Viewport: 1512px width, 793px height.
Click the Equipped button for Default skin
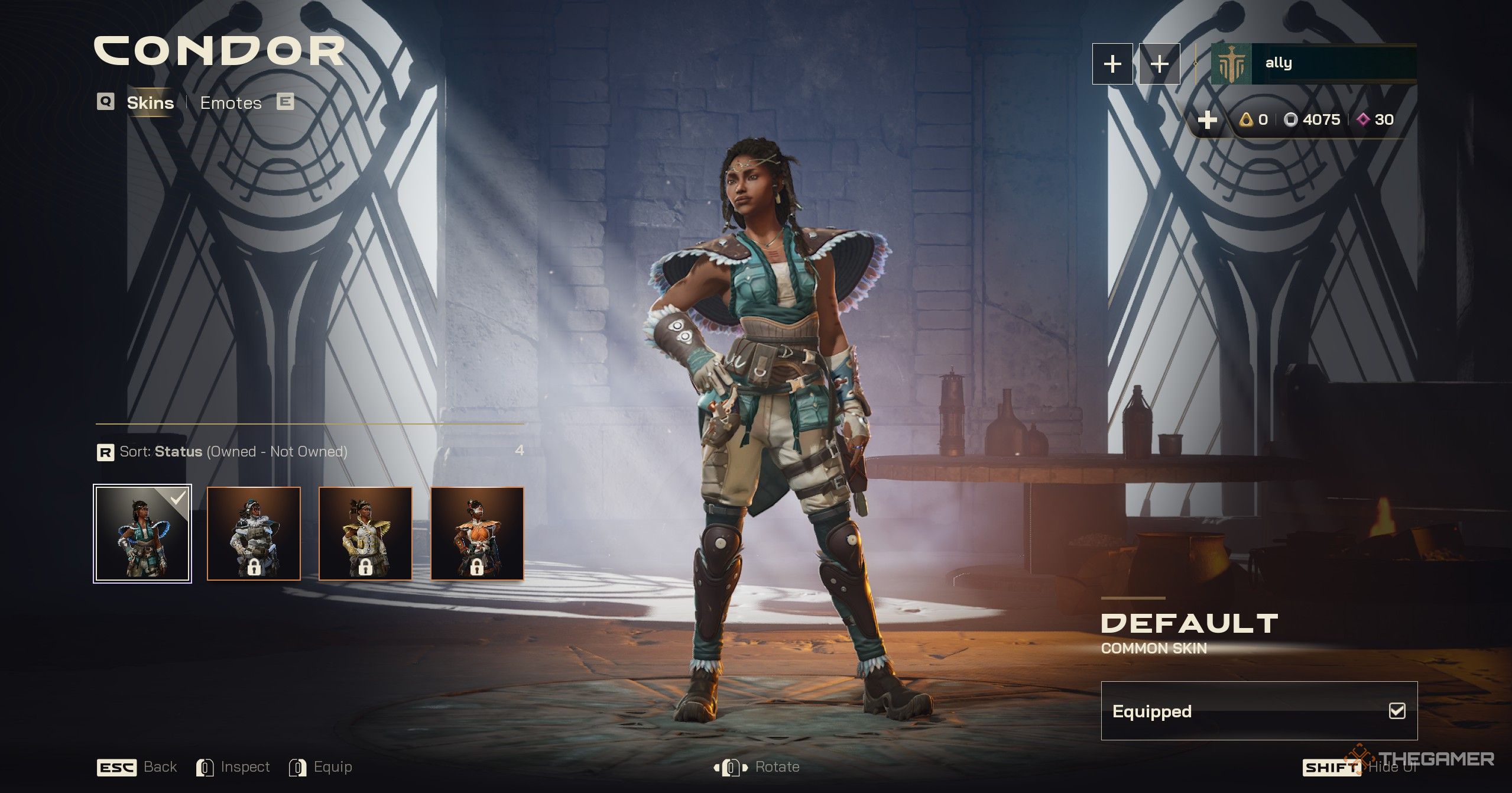coord(1258,711)
